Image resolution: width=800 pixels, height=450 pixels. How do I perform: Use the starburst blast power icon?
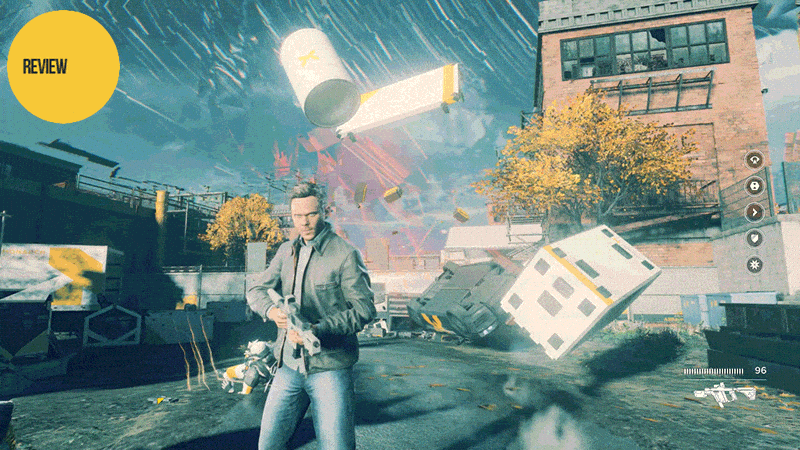point(755,265)
